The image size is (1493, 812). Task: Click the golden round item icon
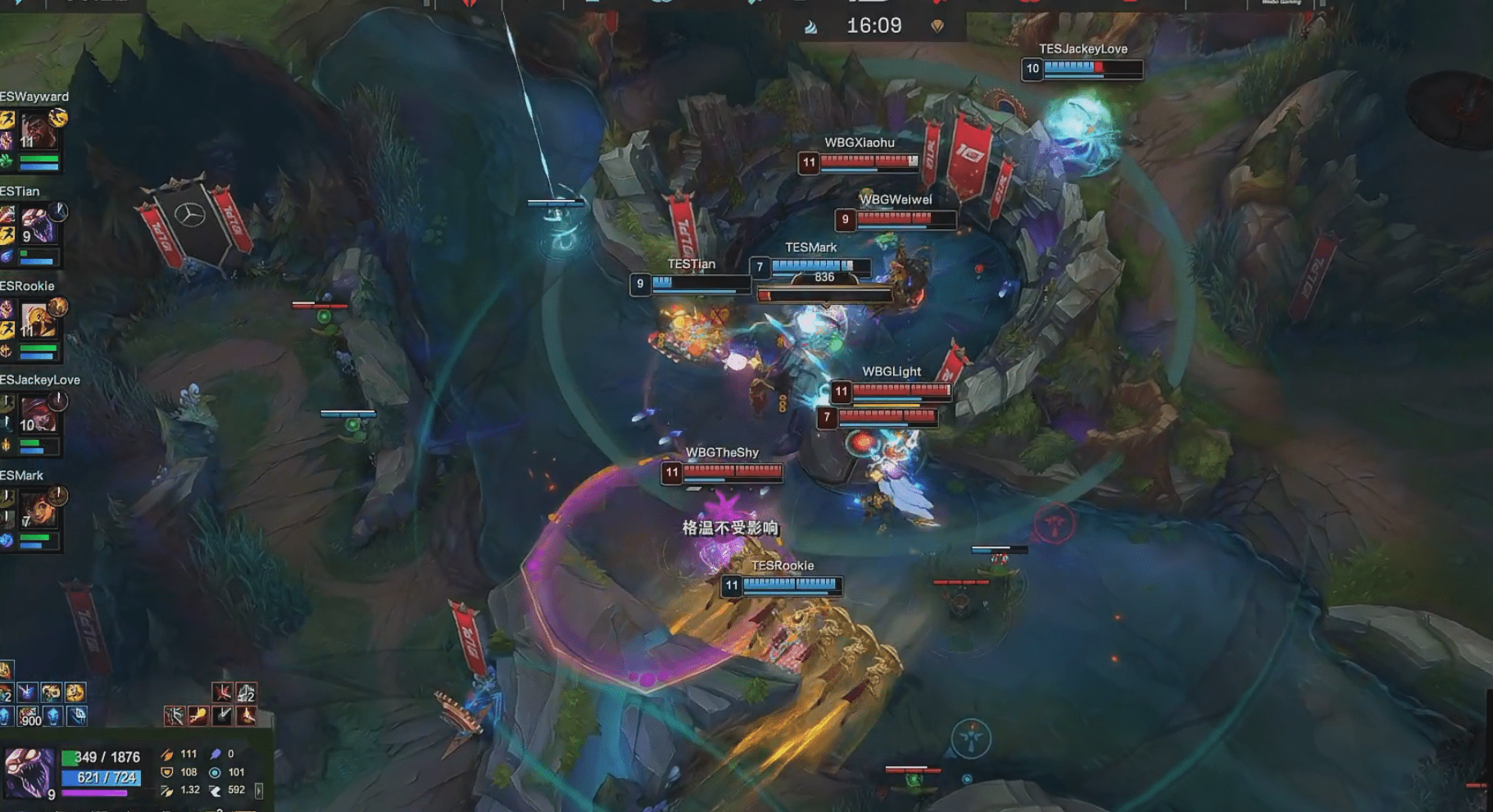(x=75, y=693)
